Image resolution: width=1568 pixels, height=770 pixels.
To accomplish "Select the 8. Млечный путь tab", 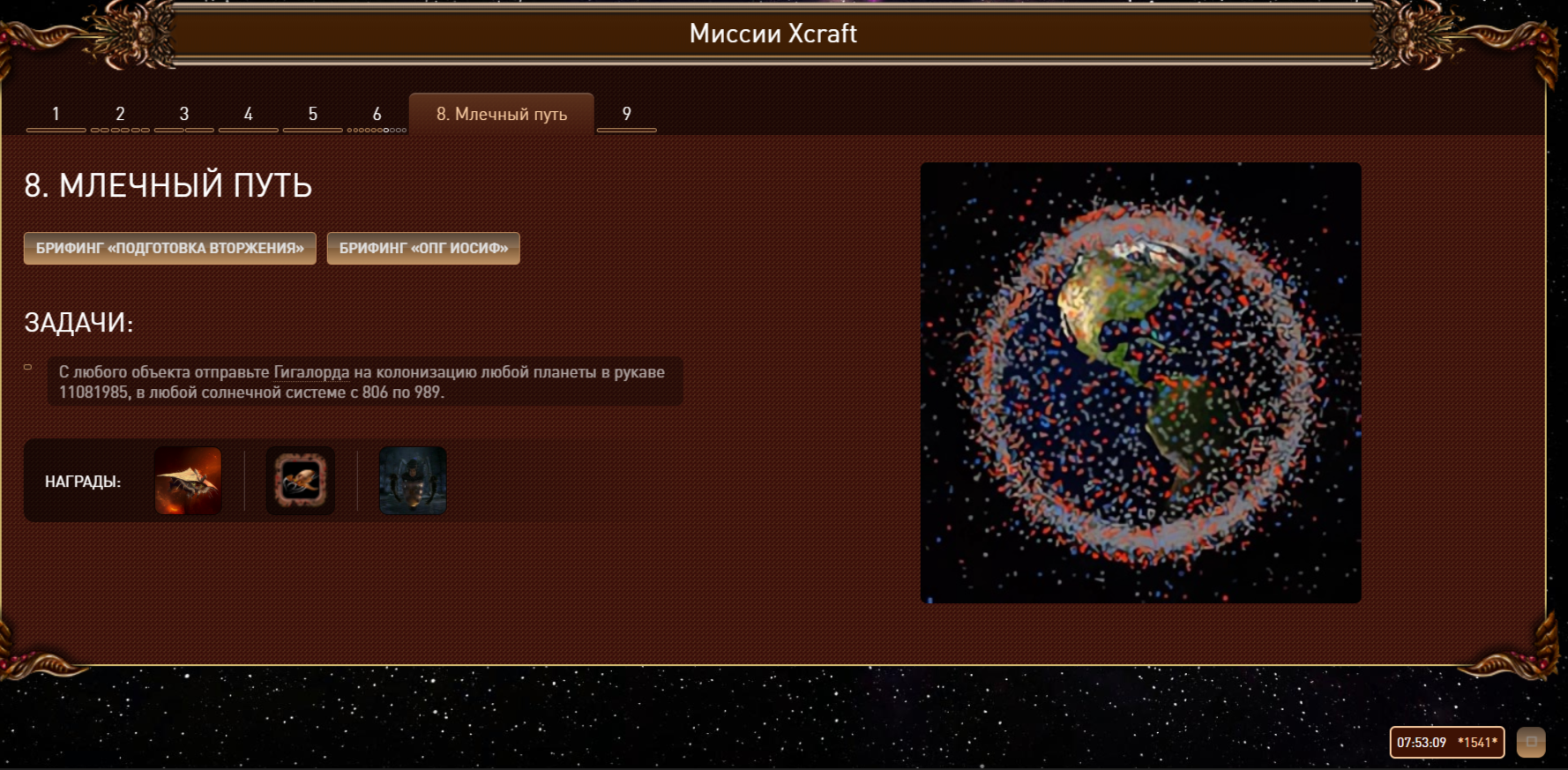I will [x=501, y=115].
